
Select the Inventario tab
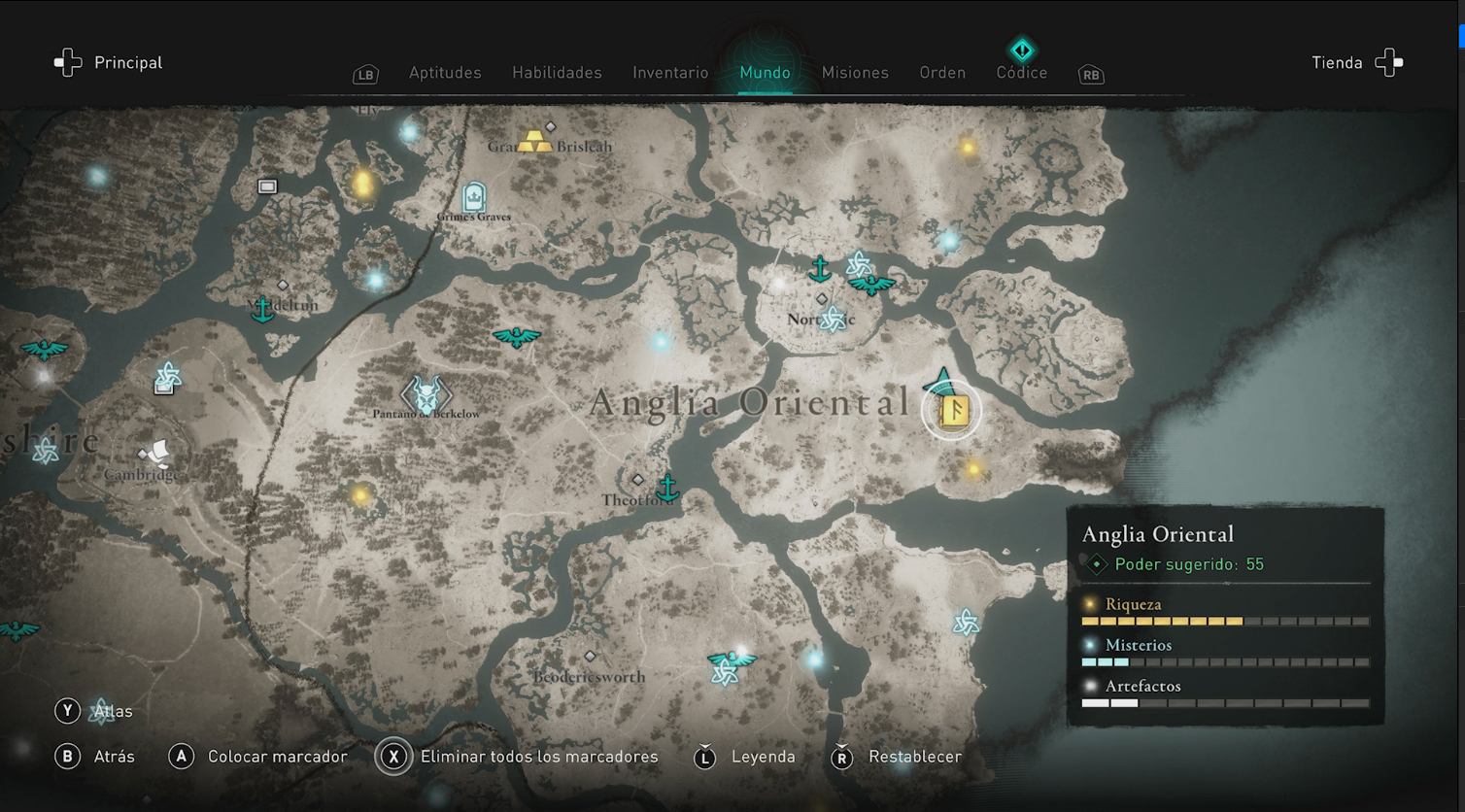670,73
